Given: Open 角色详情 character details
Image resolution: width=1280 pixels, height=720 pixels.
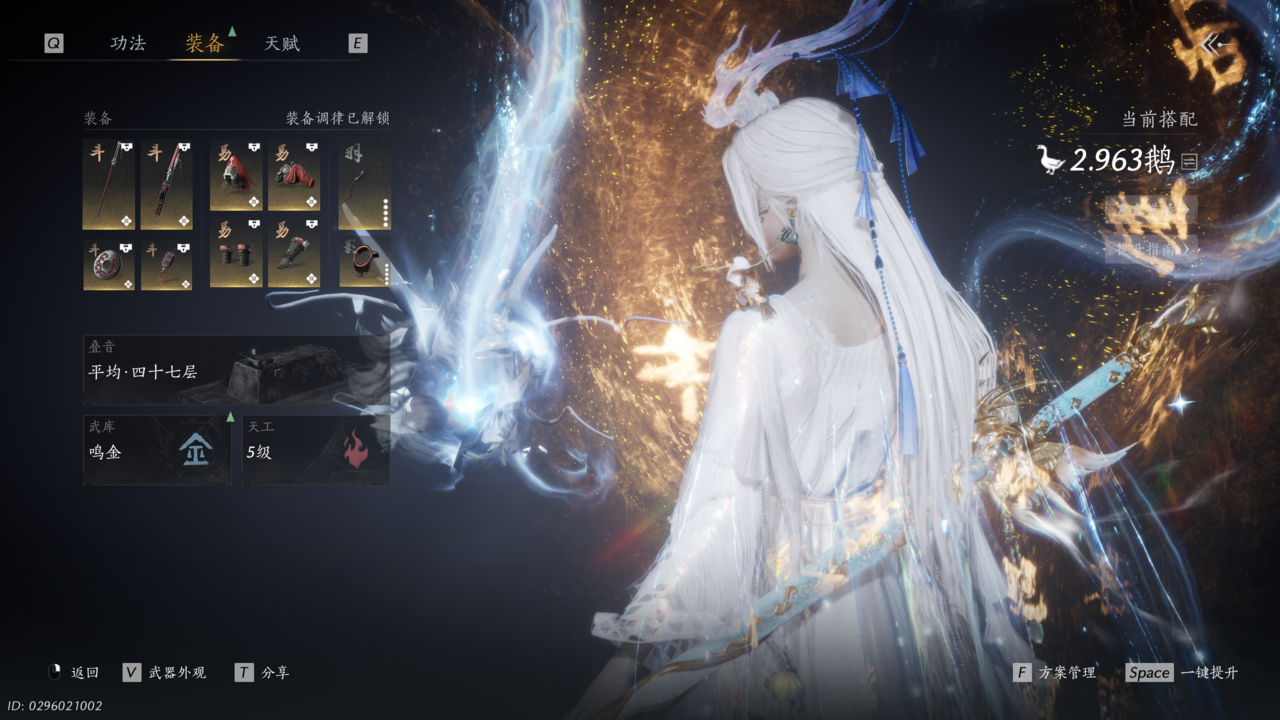Looking at the screenshot, I should (1150, 209).
